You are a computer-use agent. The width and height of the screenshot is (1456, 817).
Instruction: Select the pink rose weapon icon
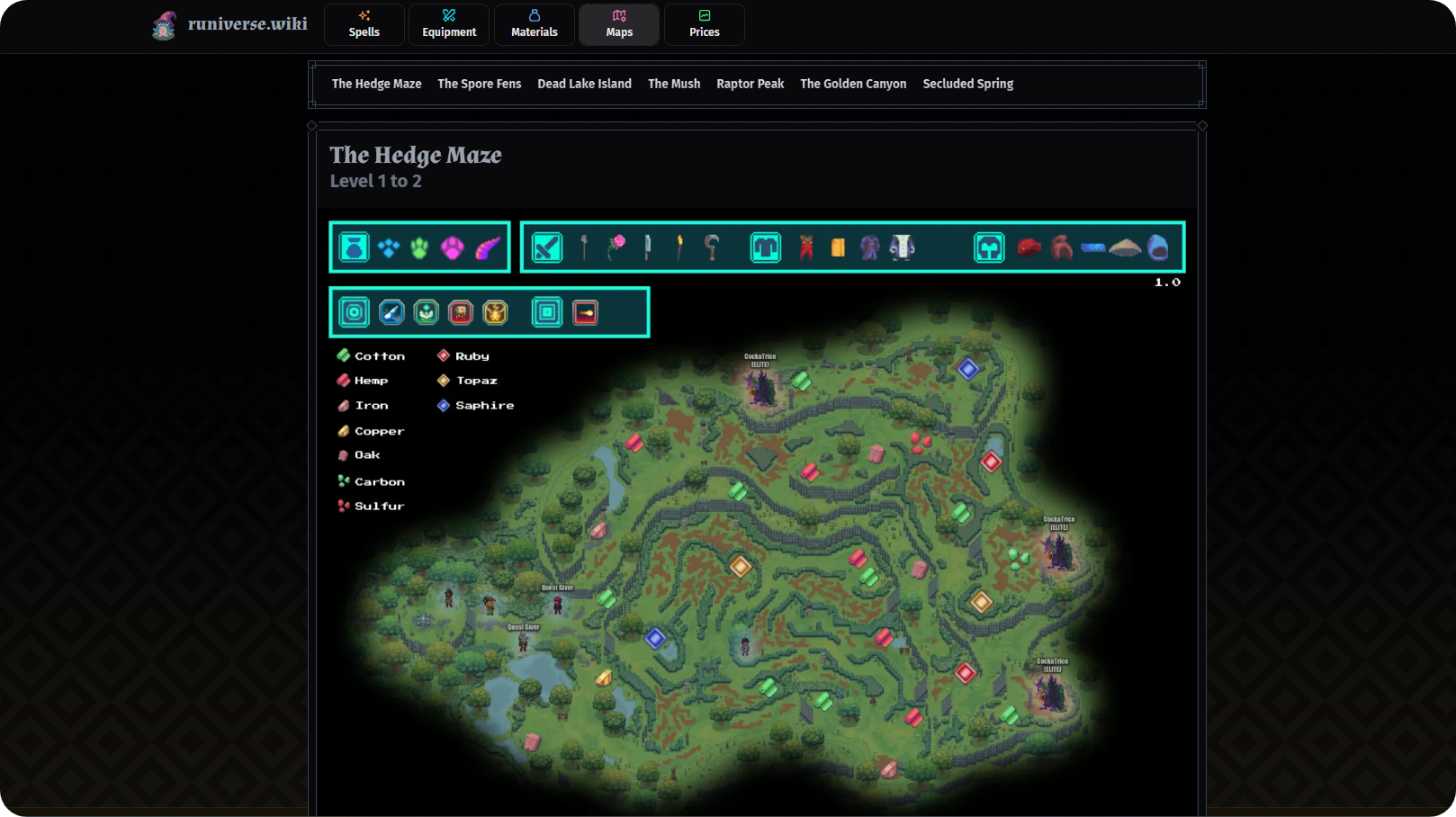[616, 247]
